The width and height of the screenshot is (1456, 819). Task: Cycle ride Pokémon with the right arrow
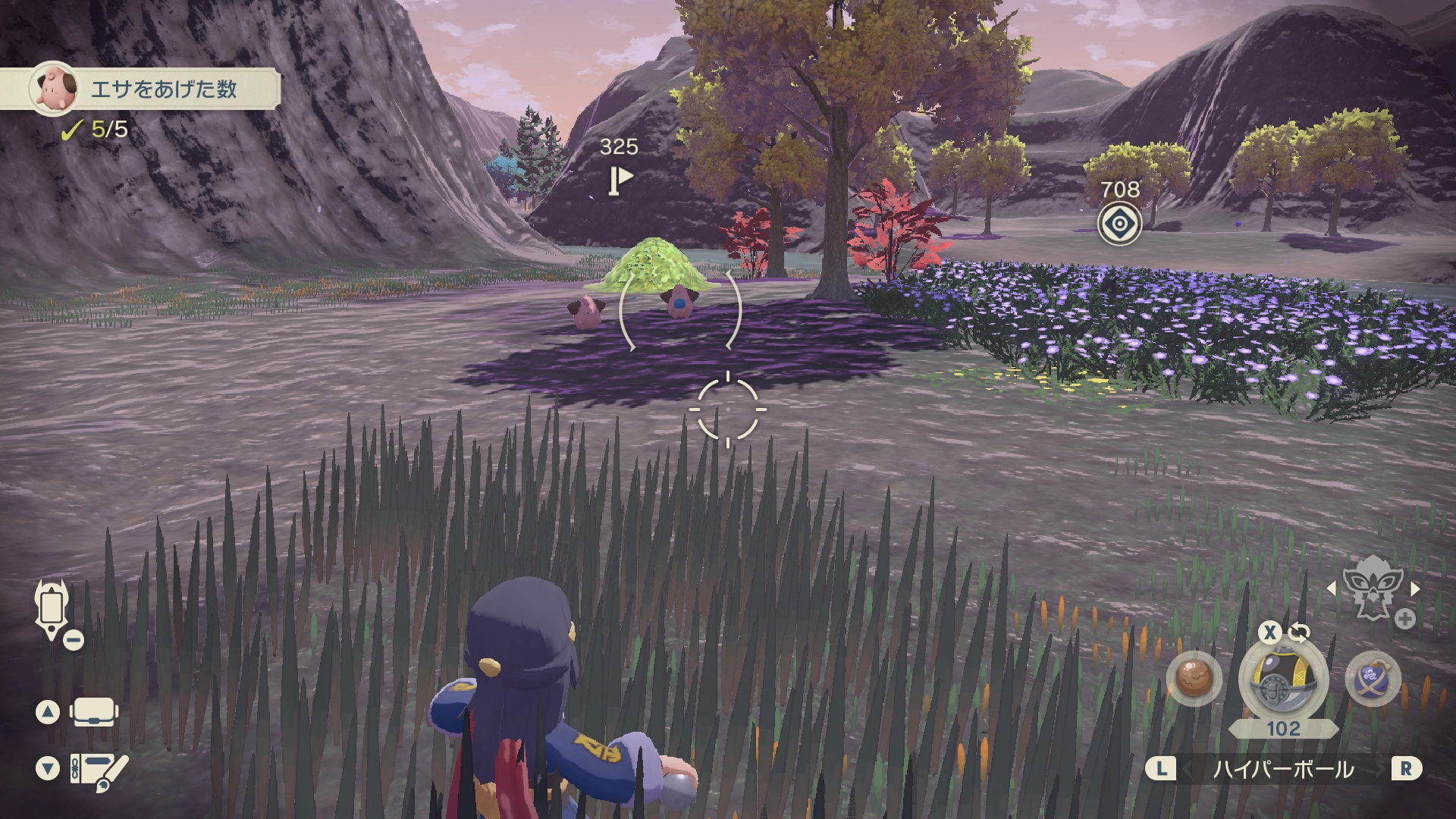pyautogui.click(x=1415, y=588)
